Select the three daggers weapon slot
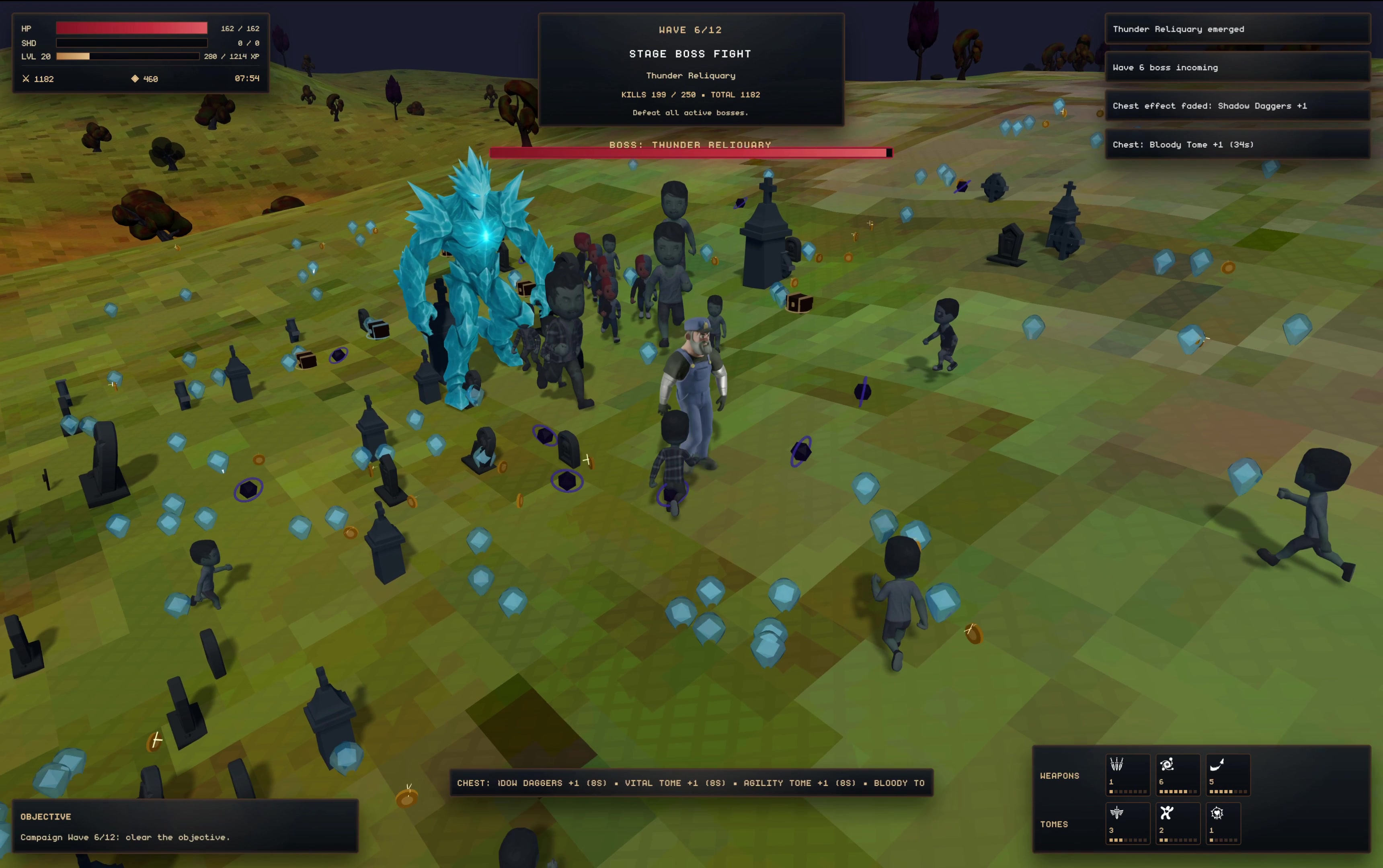The width and height of the screenshot is (1383, 868). [x=1127, y=774]
